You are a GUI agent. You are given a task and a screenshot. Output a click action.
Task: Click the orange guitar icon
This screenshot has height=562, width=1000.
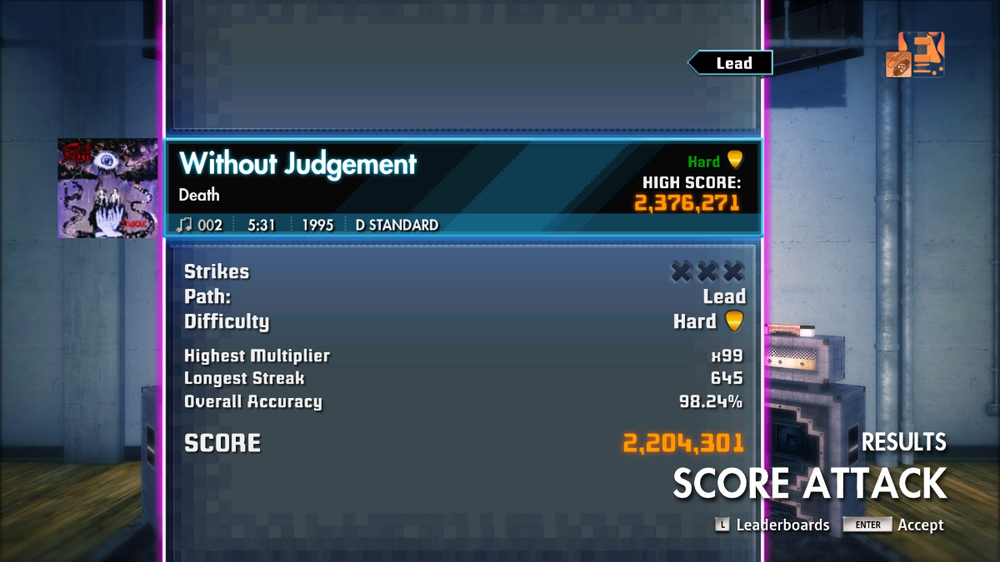tap(915, 55)
